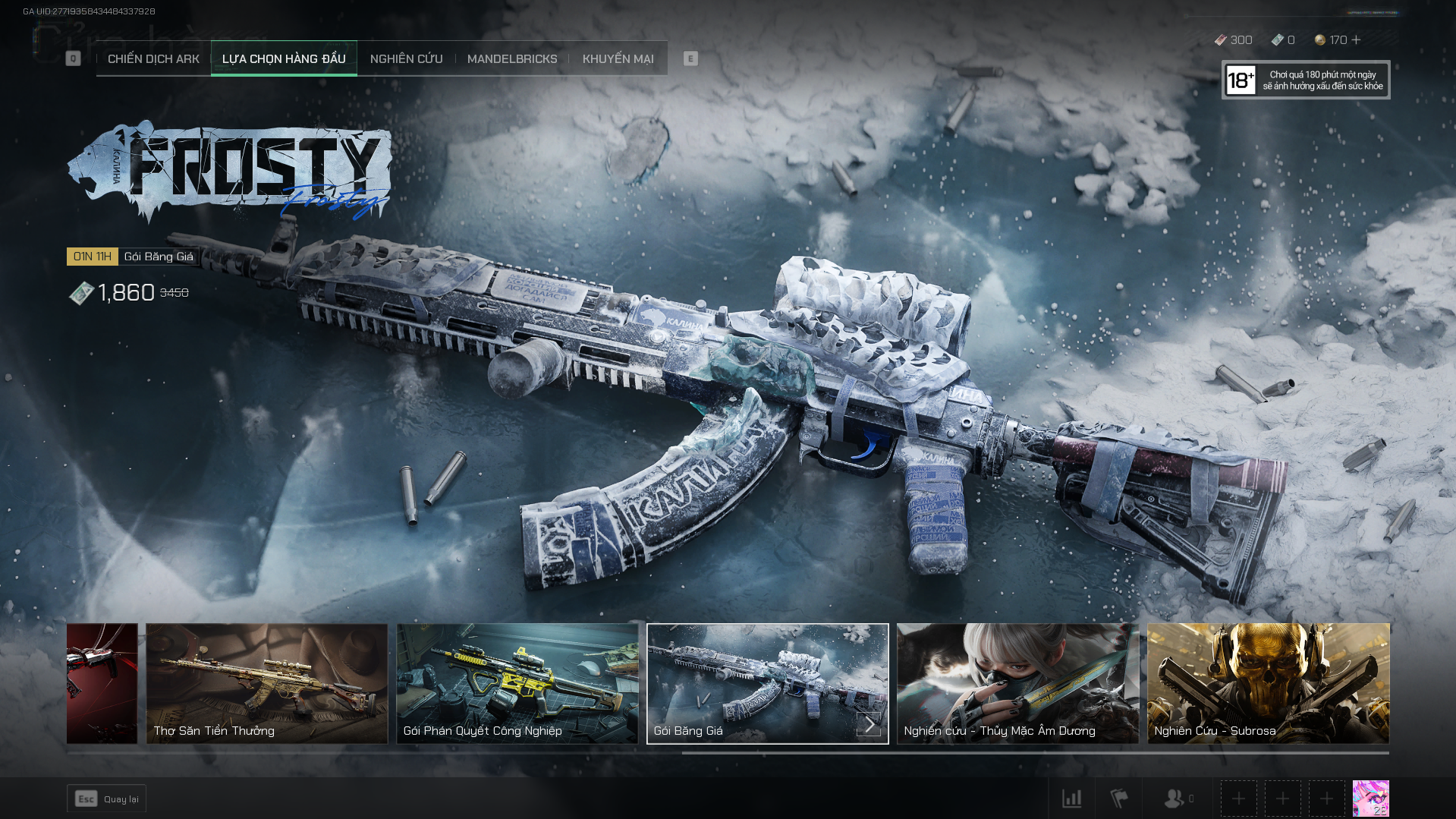Open the friends list icon
The image size is (1456, 819).
[x=1175, y=799]
